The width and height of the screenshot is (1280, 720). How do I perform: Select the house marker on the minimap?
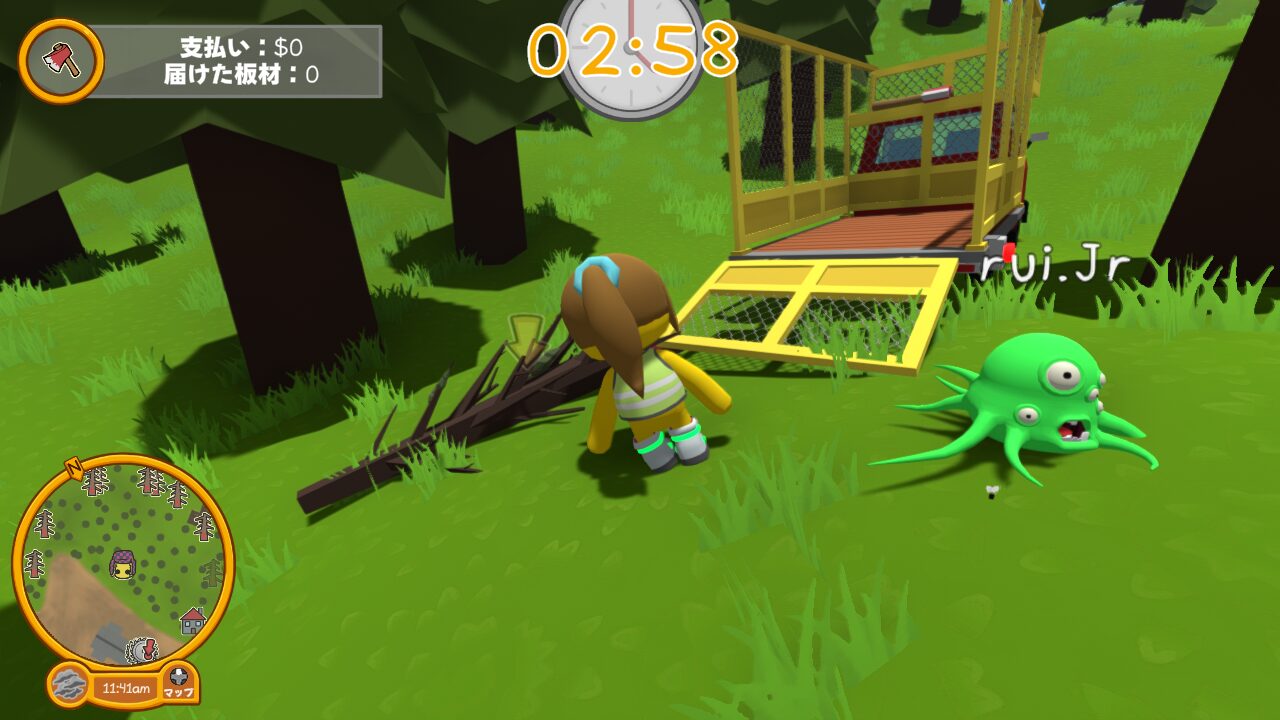pyautogui.click(x=192, y=621)
